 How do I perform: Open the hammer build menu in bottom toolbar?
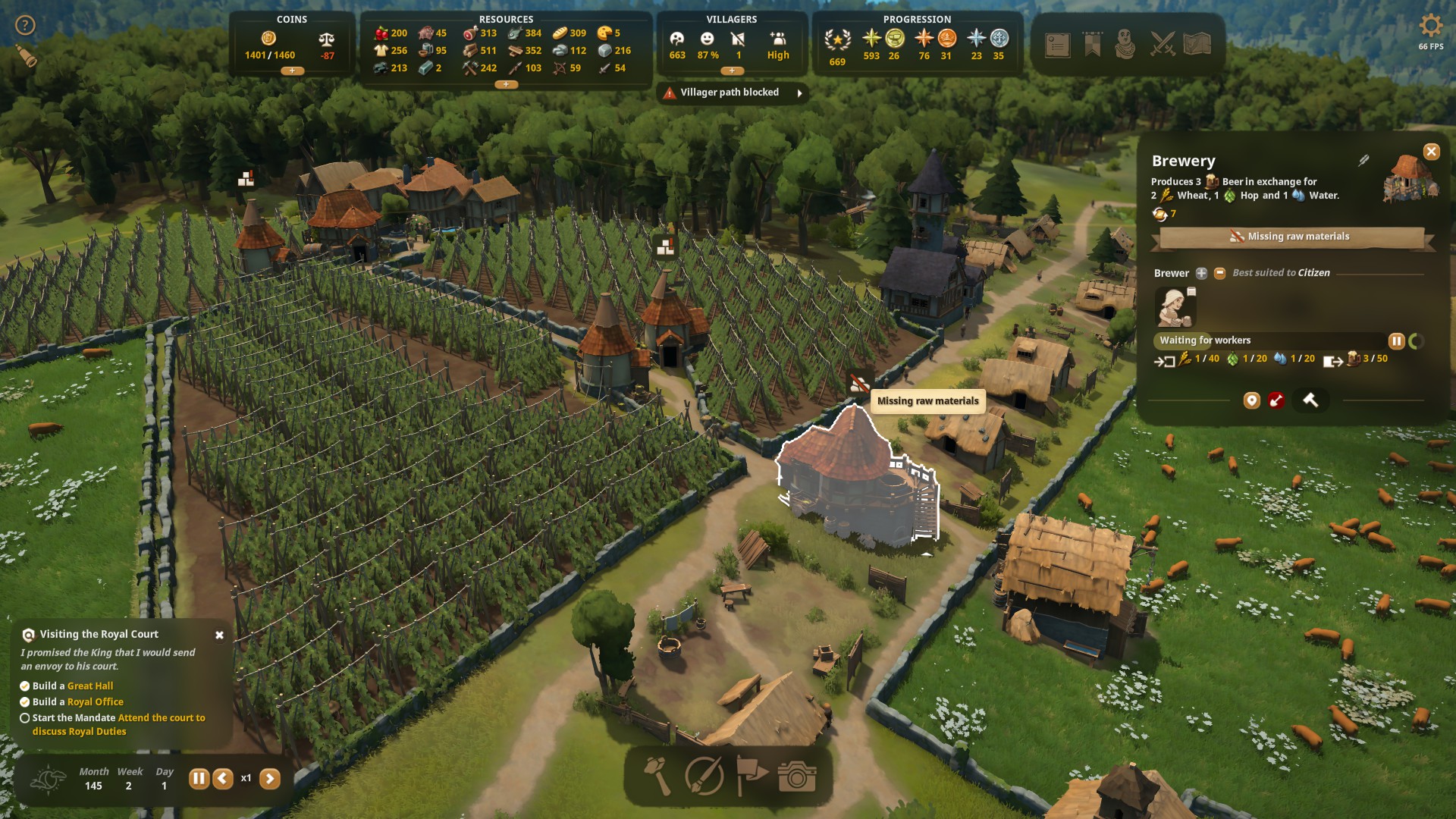tap(657, 777)
